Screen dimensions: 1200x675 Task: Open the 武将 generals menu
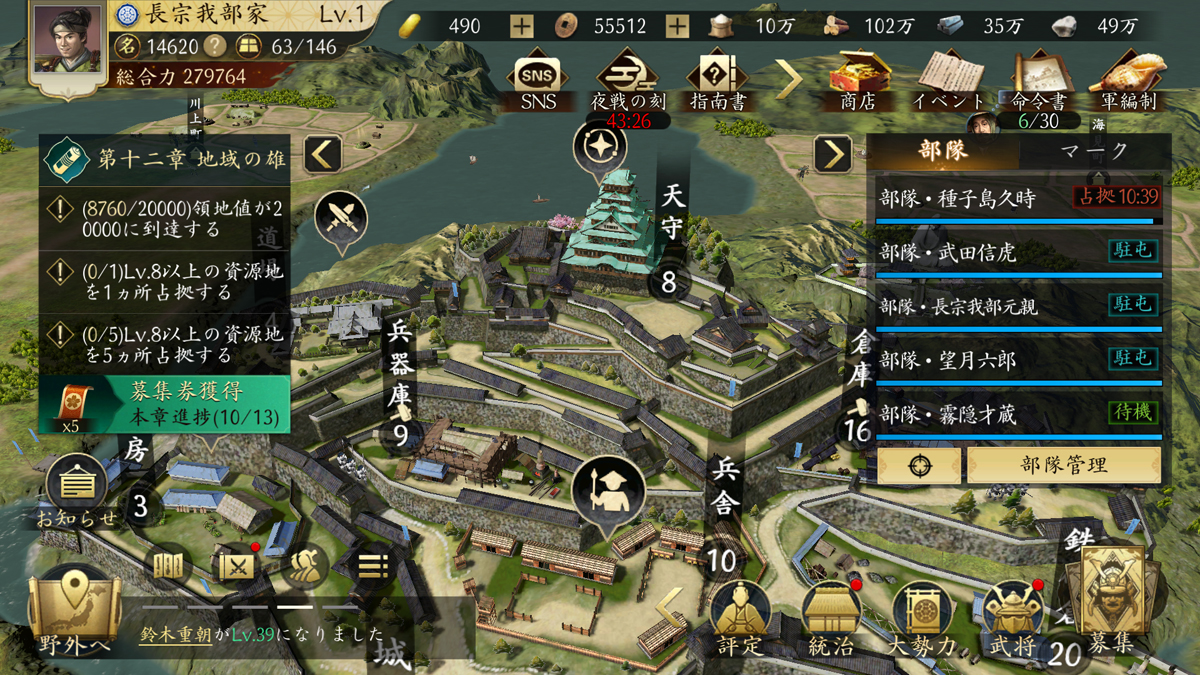pos(1013,618)
